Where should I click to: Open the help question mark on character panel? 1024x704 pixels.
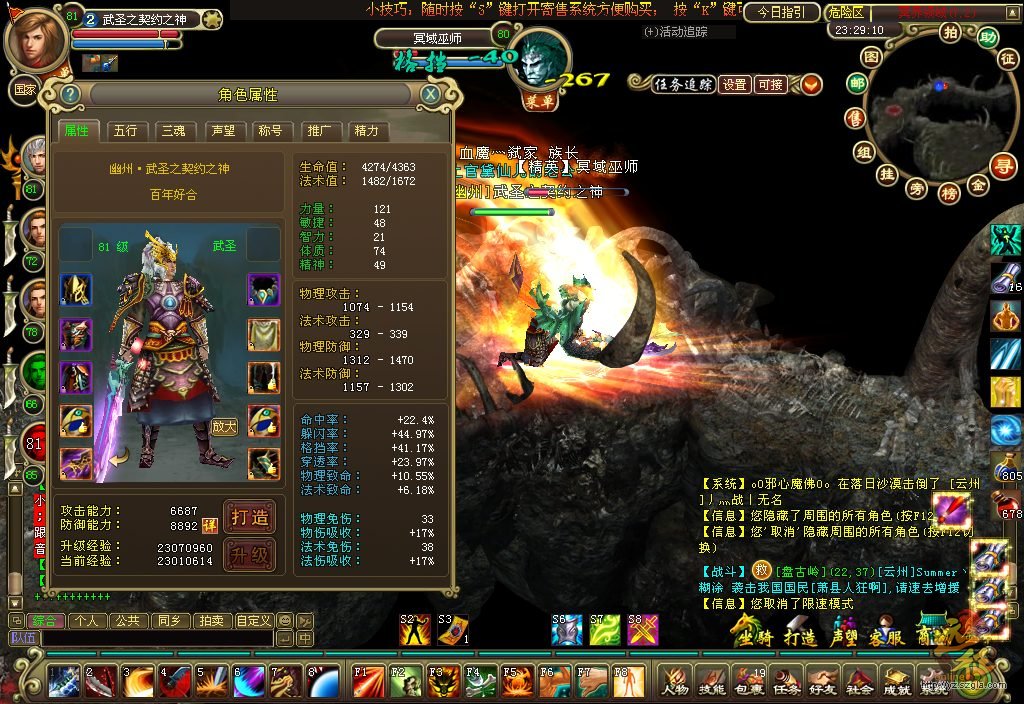[70, 94]
